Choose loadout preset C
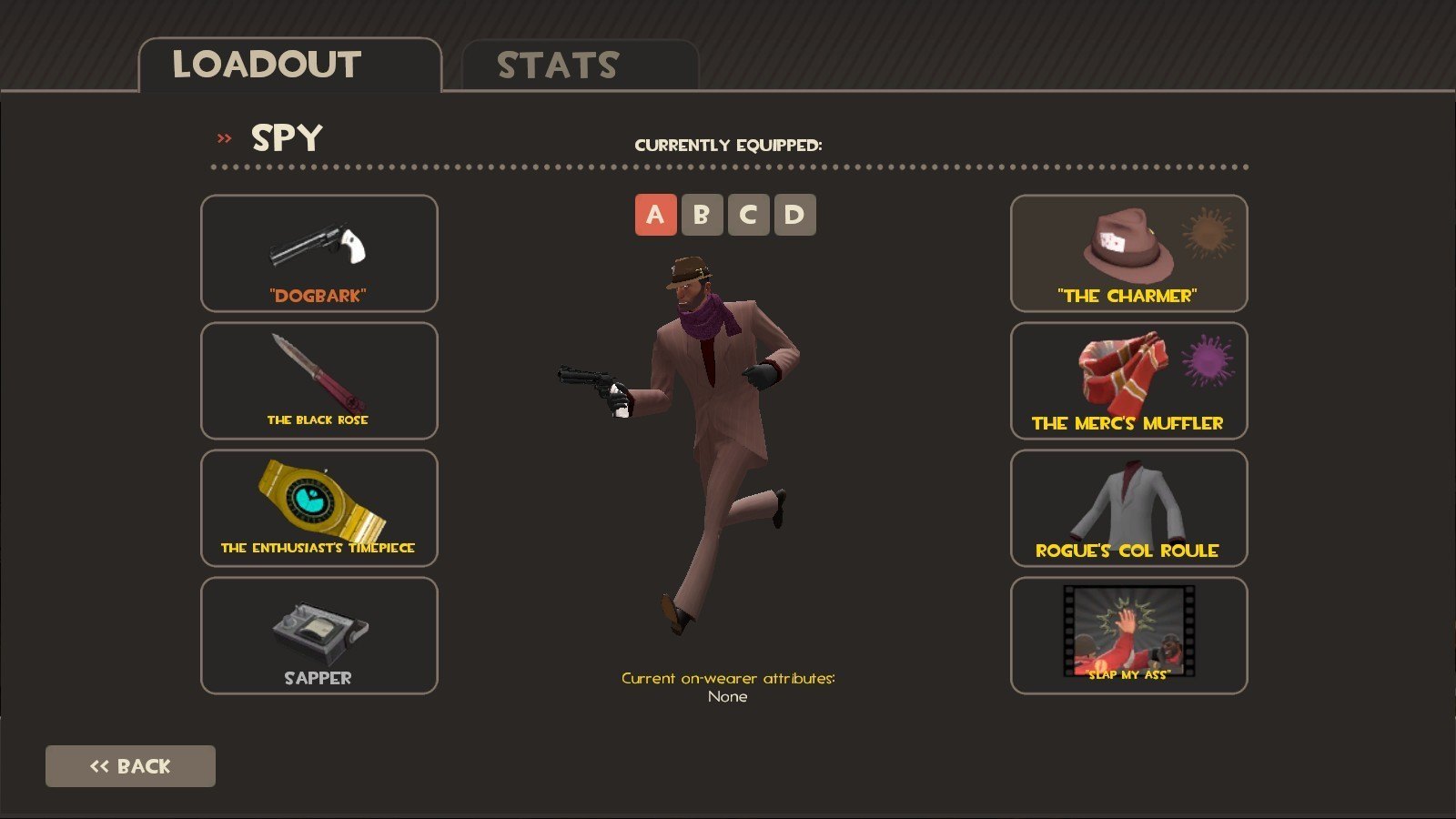The image size is (1456, 819). (x=748, y=215)
